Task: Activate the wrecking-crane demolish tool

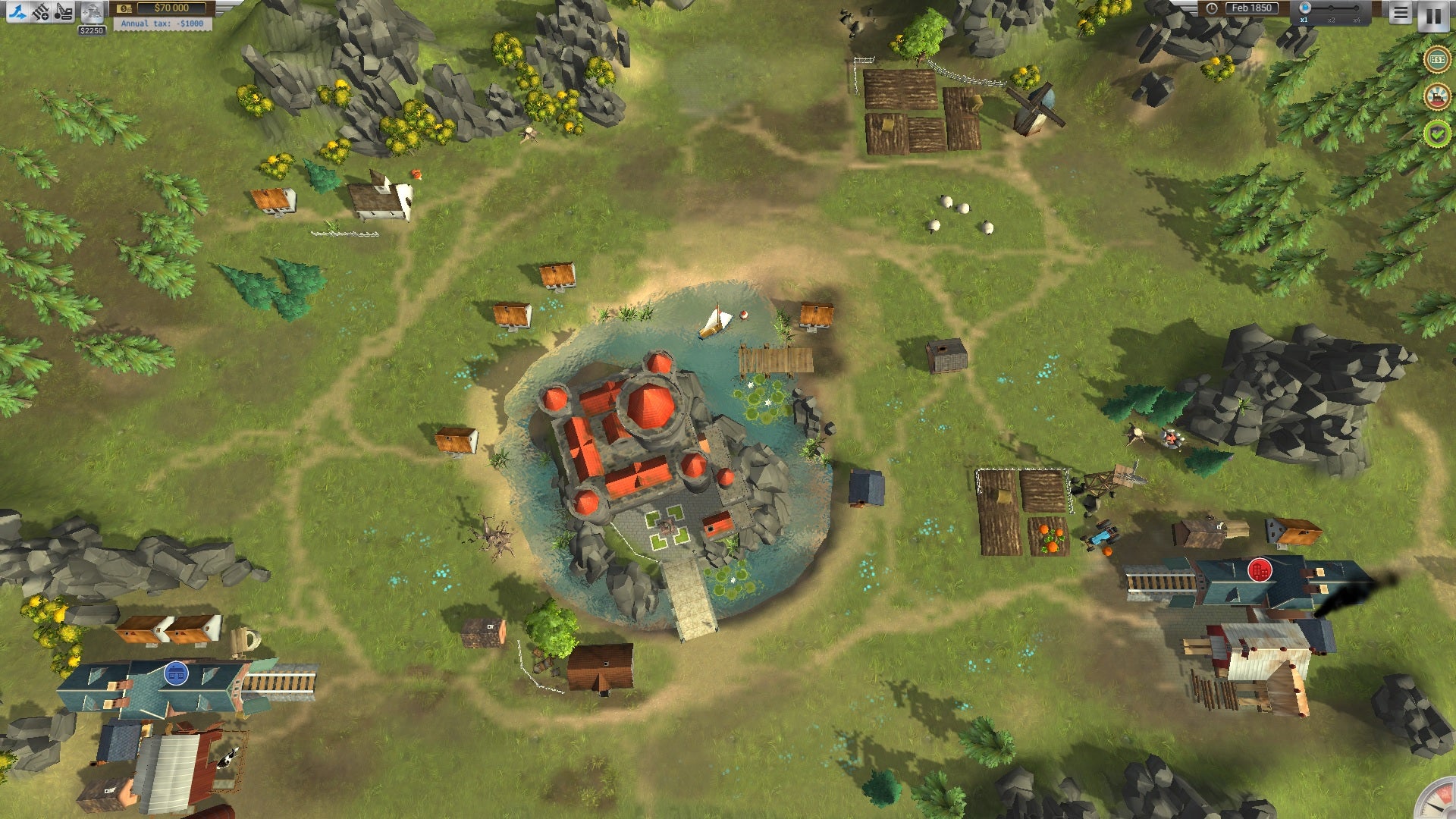Action: click(64, 11)
